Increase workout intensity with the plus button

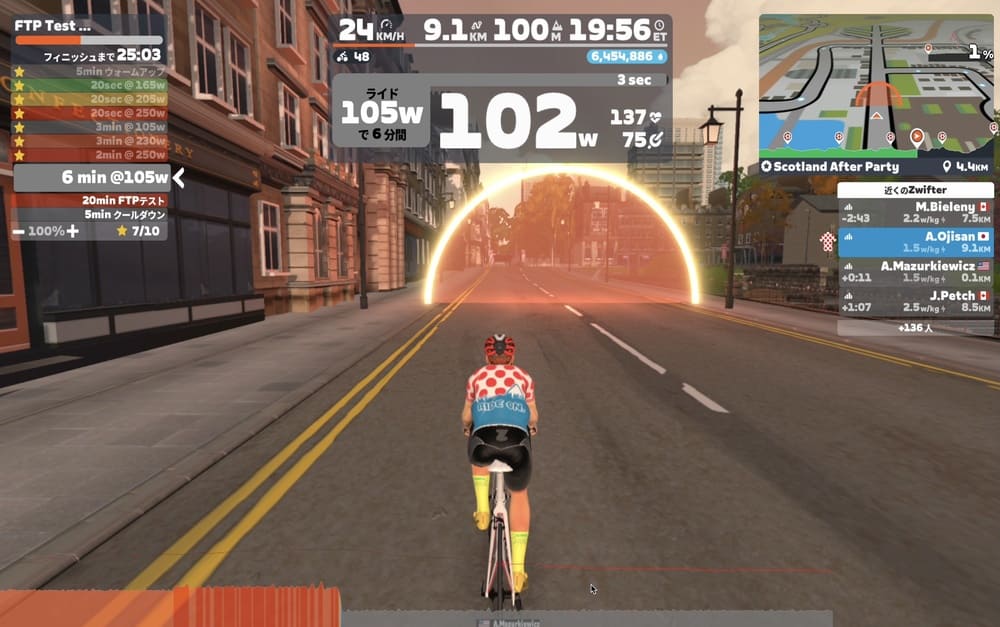pyautogui.click(x=72, y=231)
